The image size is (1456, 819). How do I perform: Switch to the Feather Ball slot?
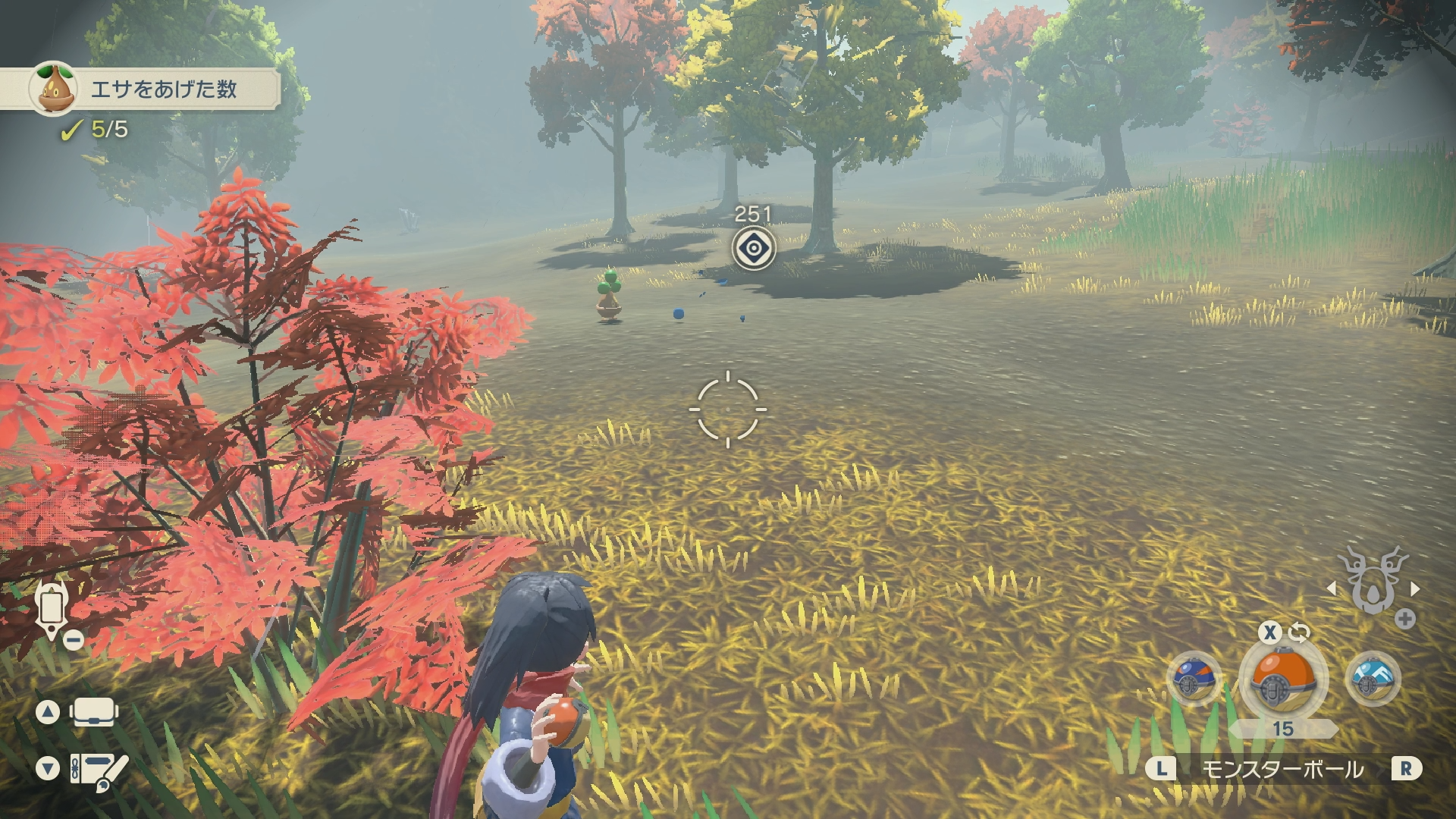[1373, 677]
